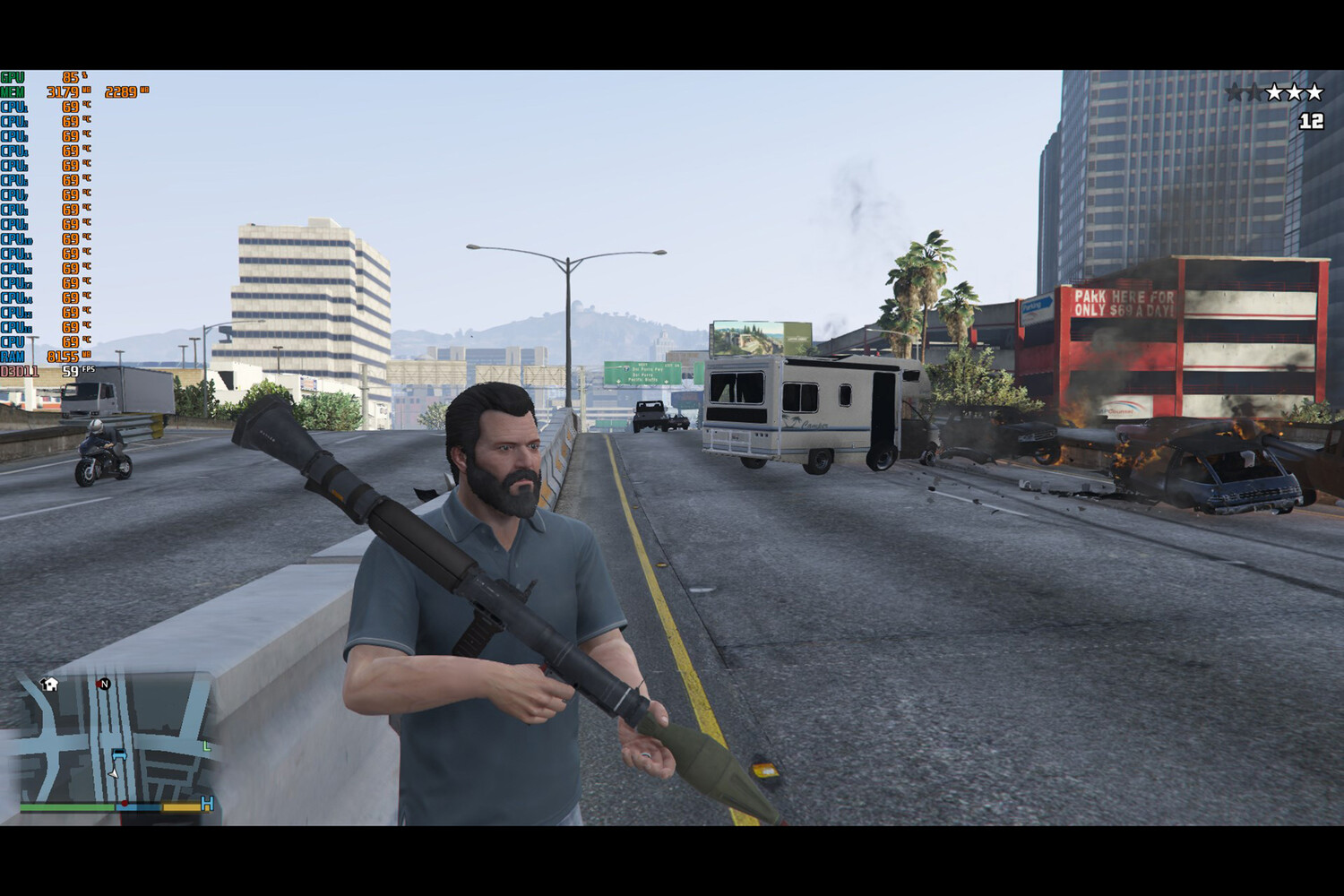Click the blue car blip on minimap
The image size is (1344, 896).
point(119,754)
